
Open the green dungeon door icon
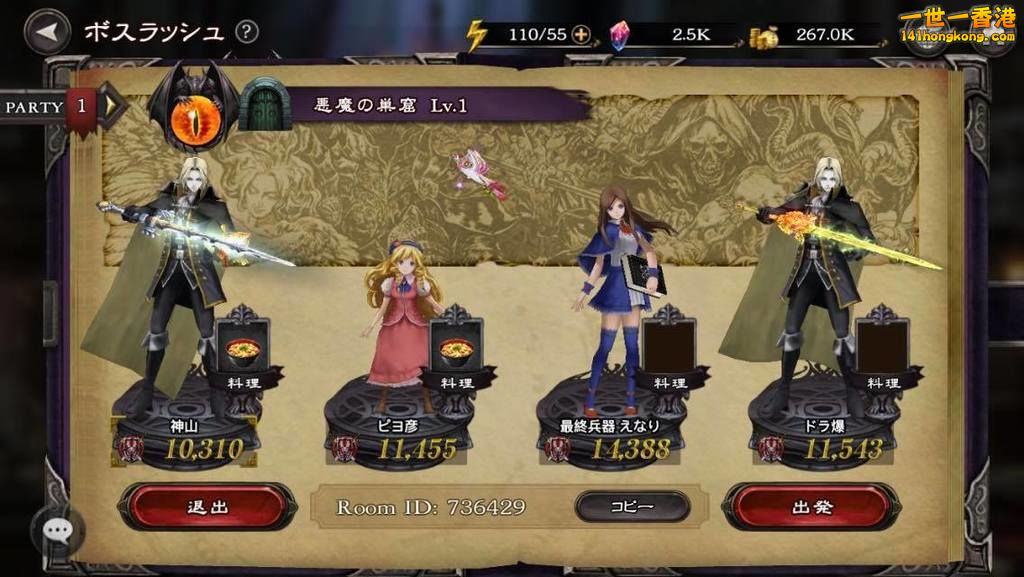[262, 104]
